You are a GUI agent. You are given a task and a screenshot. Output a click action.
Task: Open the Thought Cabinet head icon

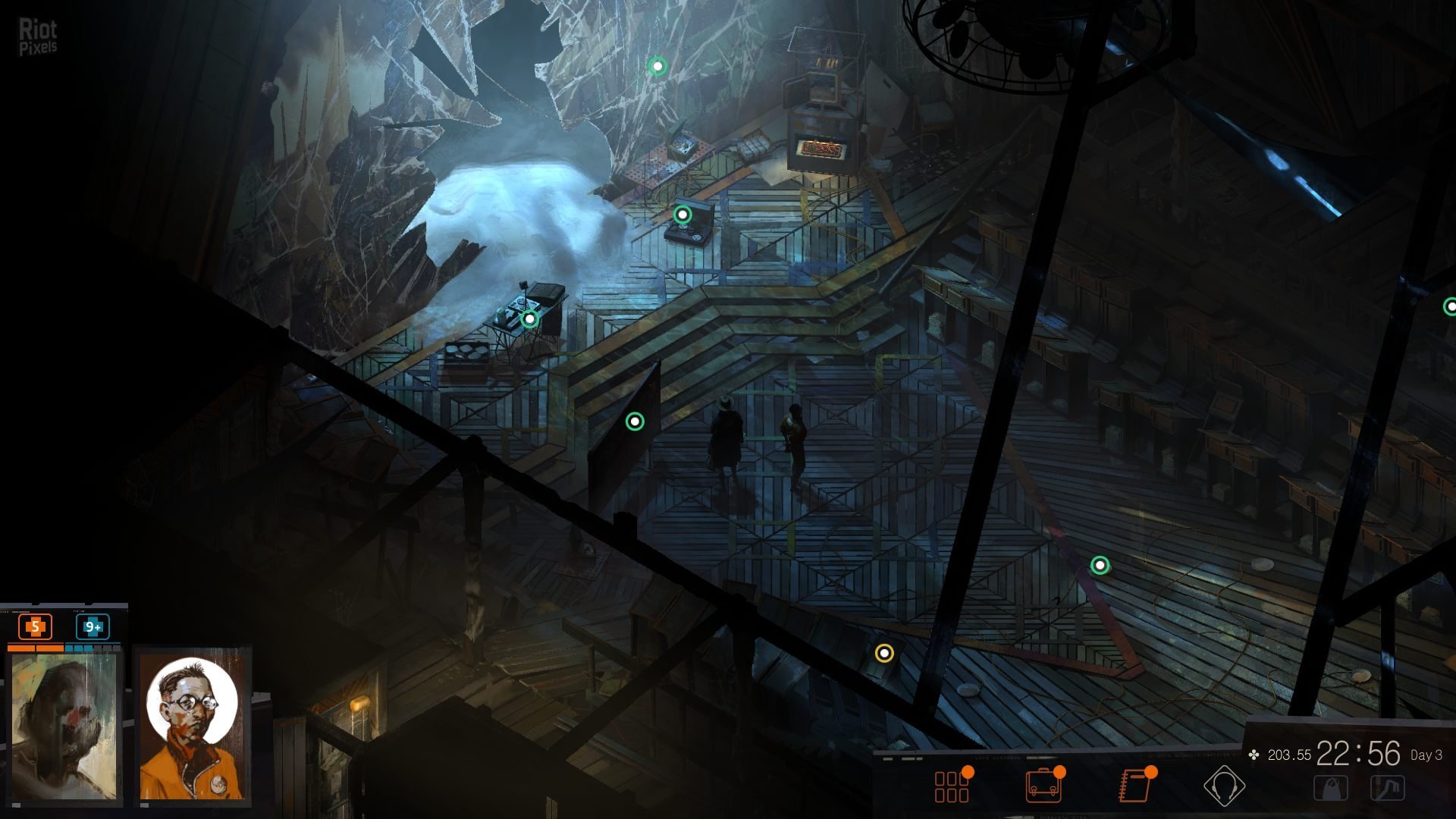pos(1224,786)
